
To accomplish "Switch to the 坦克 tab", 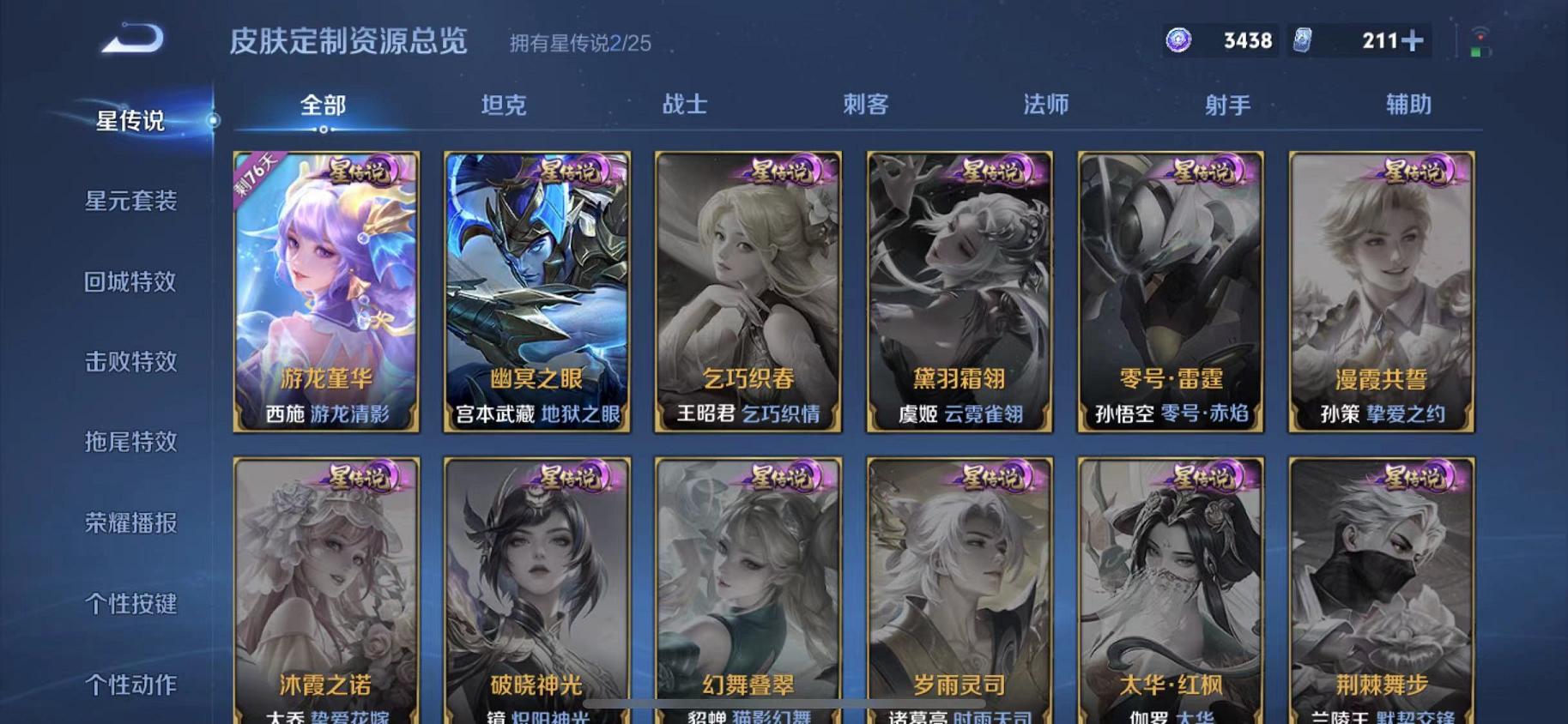I will pos(505,104).
